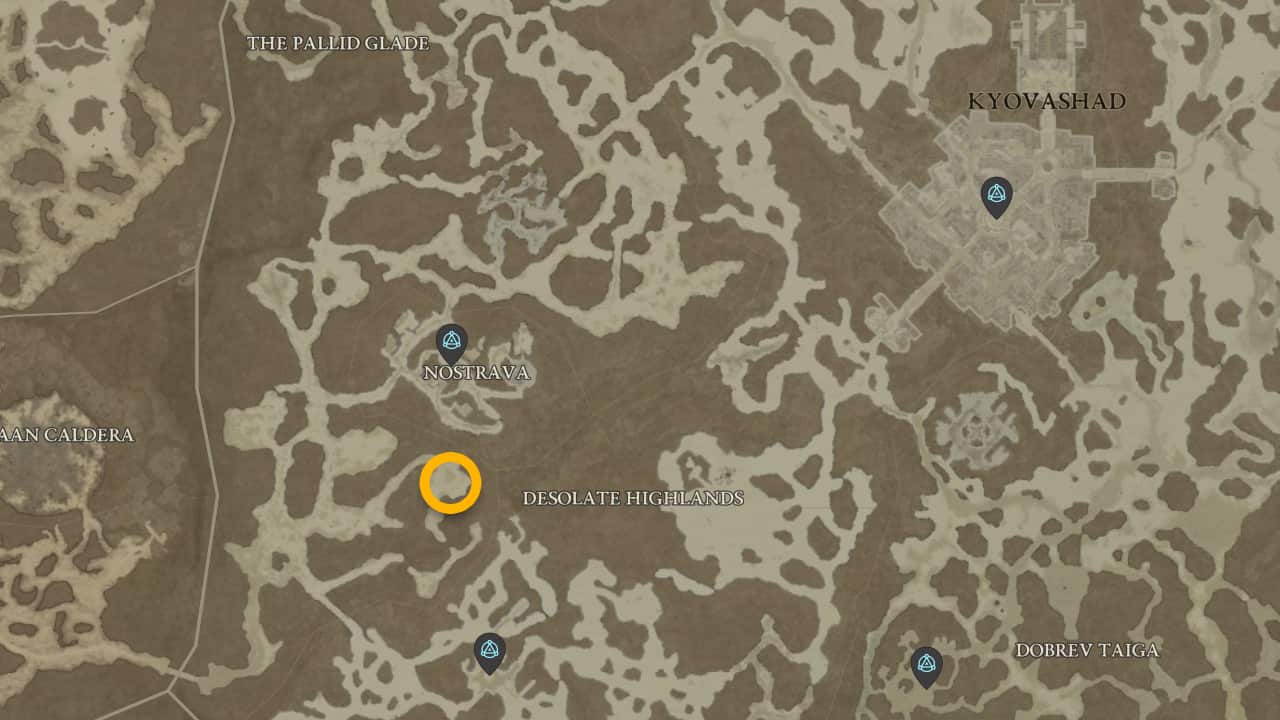The image size is (1280, 720).
Task: Click the waypoint pin below Desolate Highlands
Action: 489,648
